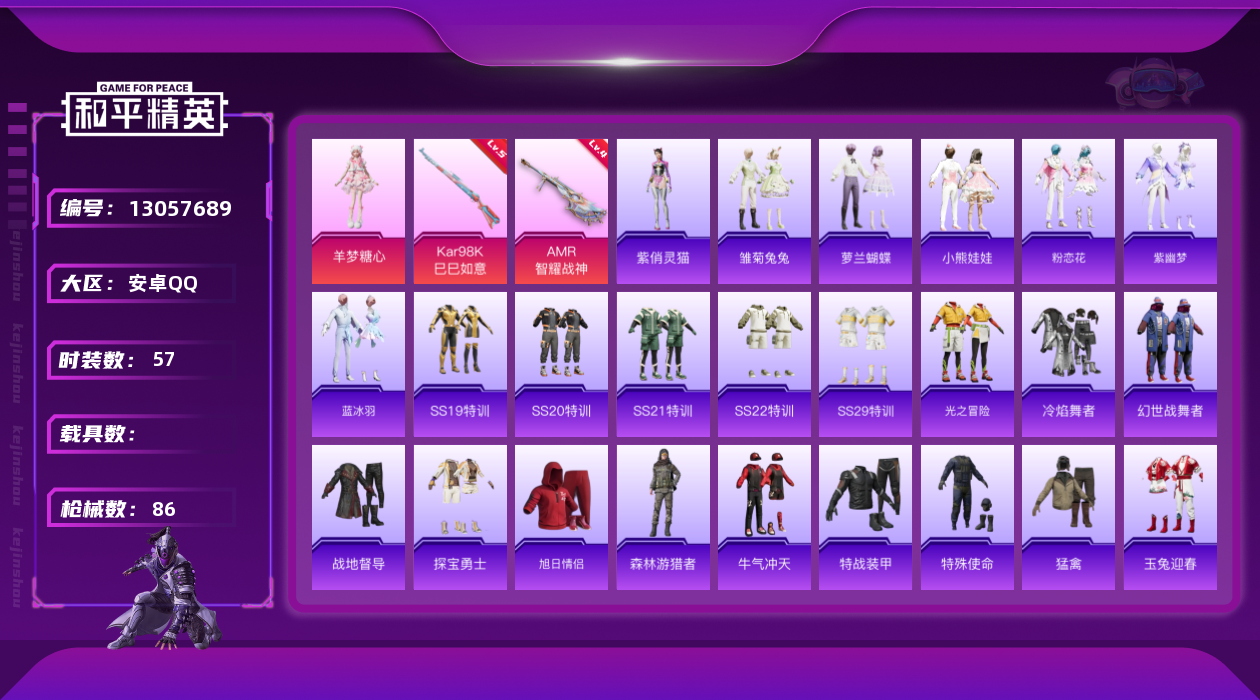Select the 冷焰舞者 costume card
The width and height of the screenshot is (1260, 700).
[x=1068, y=363]
